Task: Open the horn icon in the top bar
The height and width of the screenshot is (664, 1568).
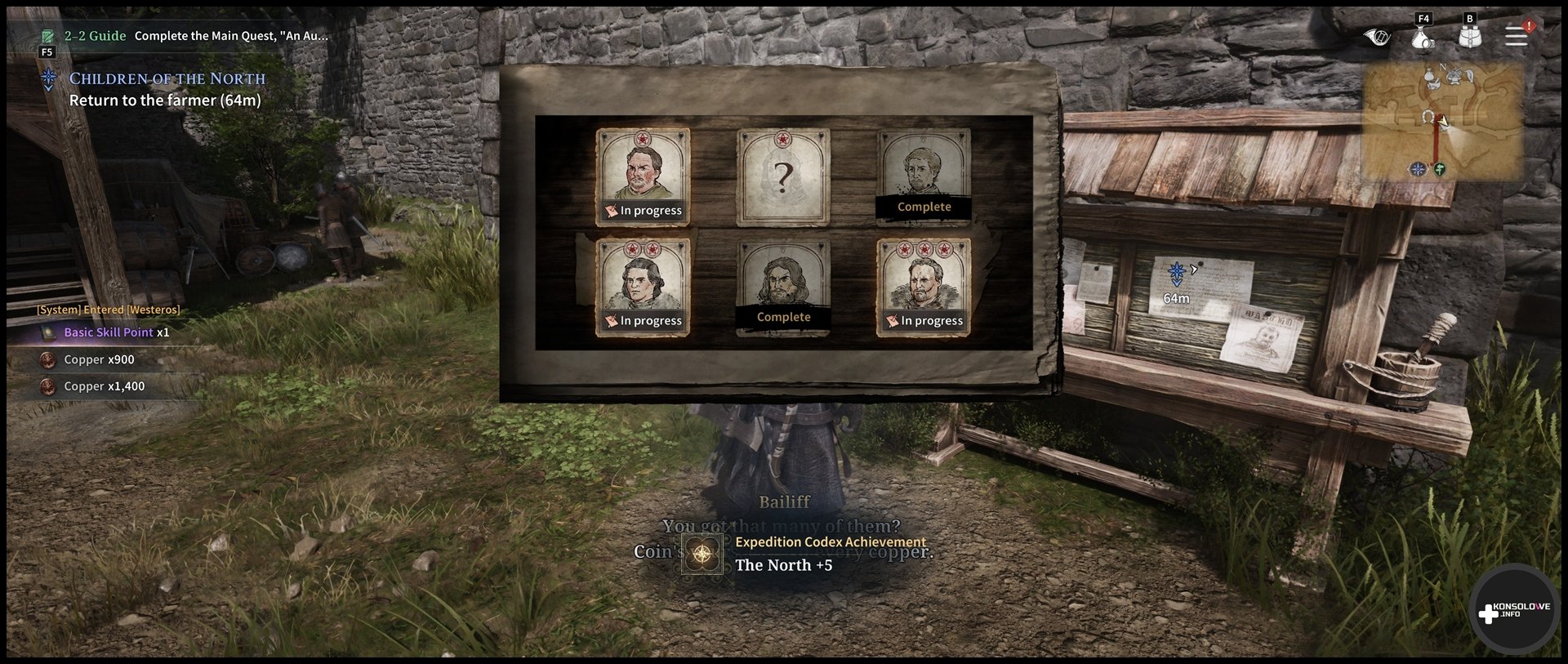Action: coord(1377,37)
